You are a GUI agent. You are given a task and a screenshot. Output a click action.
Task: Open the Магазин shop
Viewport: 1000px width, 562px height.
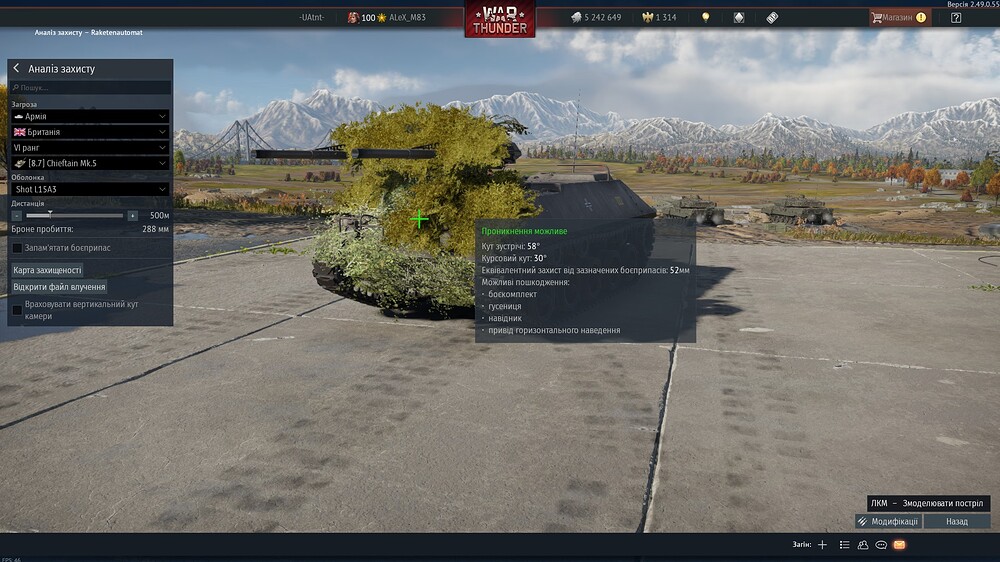(899, 17)
